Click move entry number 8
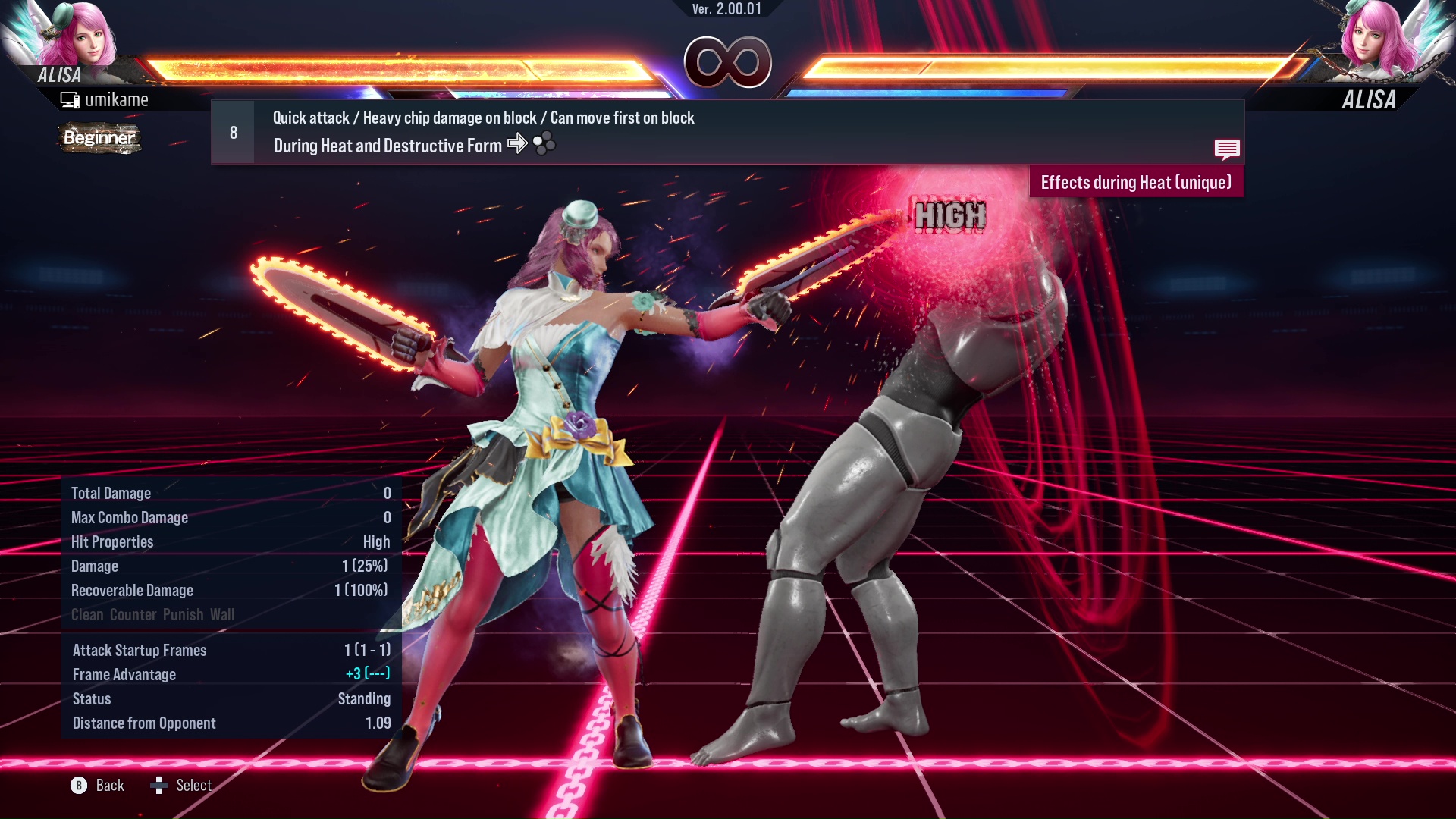Viewport: 1456px width, 819px height. (x=232, y=132)
